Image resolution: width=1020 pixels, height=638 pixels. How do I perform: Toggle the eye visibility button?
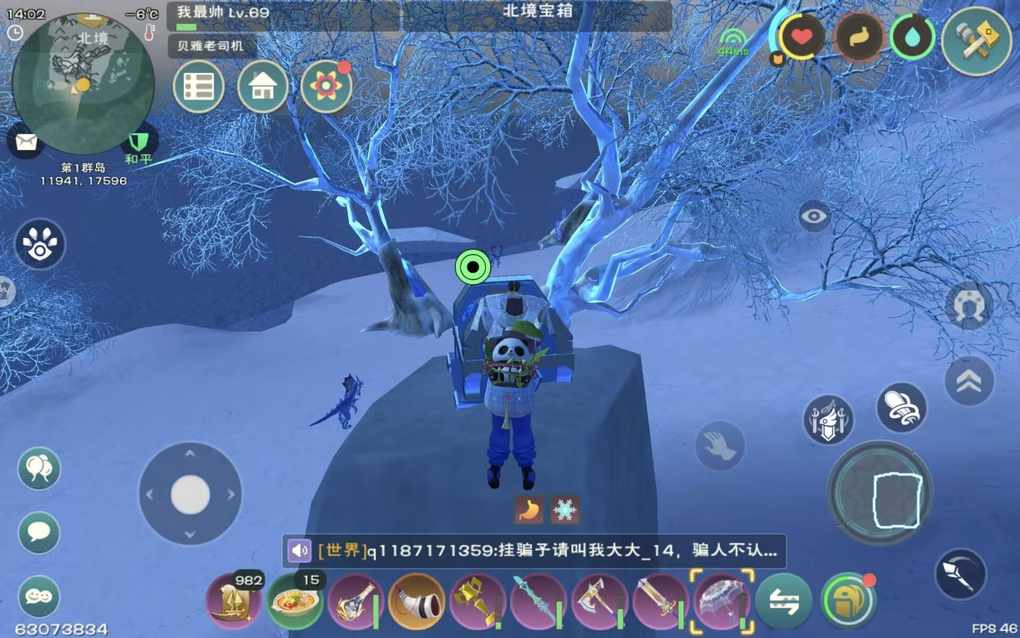(814, 216)
